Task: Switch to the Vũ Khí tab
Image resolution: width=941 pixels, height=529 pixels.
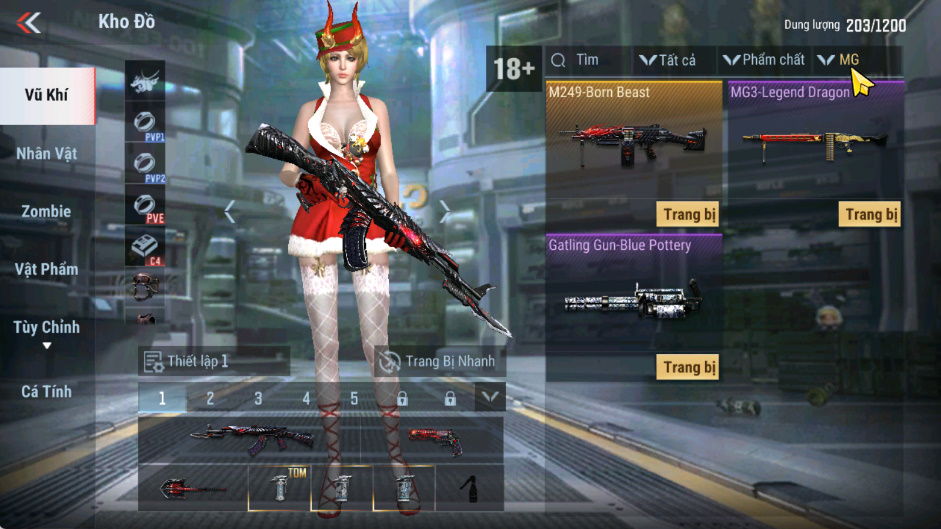Action: pyautogui.click(x=48, y=96)
